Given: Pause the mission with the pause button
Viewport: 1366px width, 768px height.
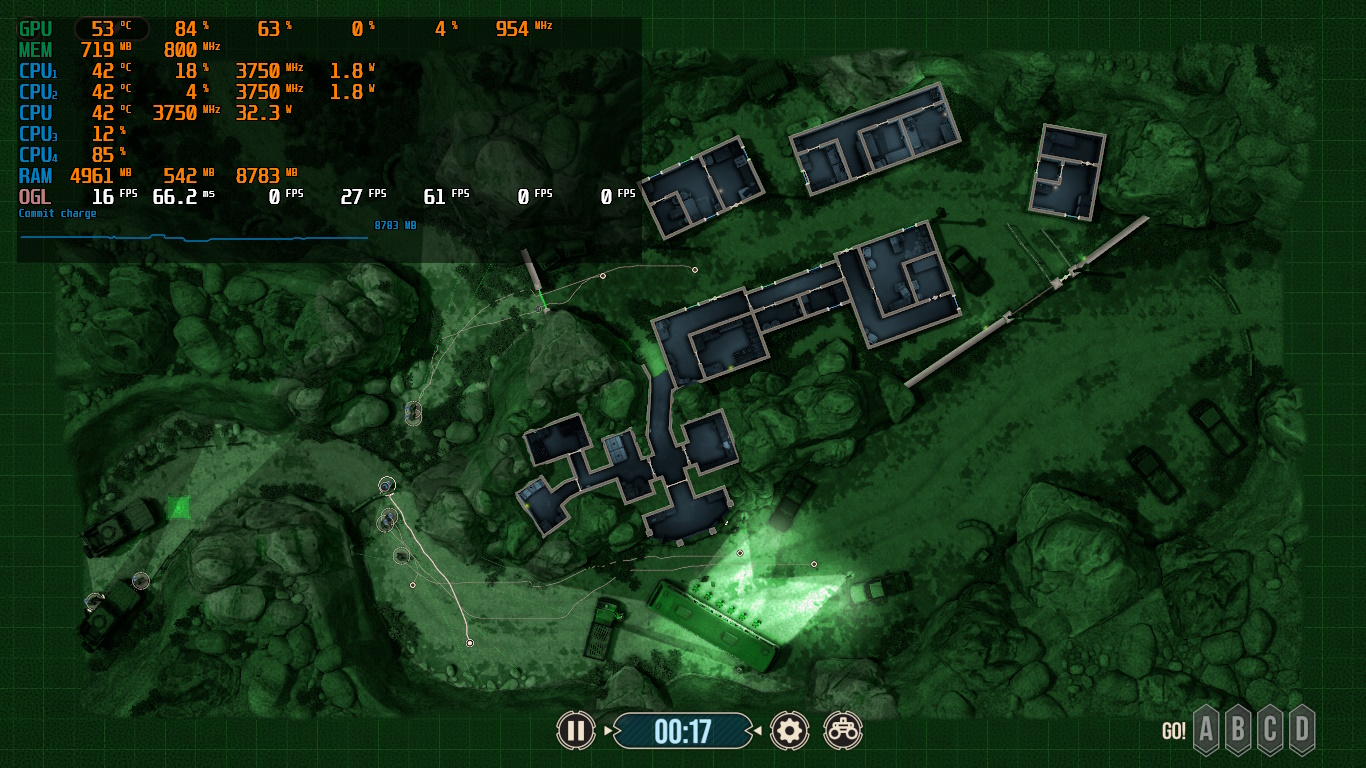Looking at the screenshot, I should pos(575,731).
